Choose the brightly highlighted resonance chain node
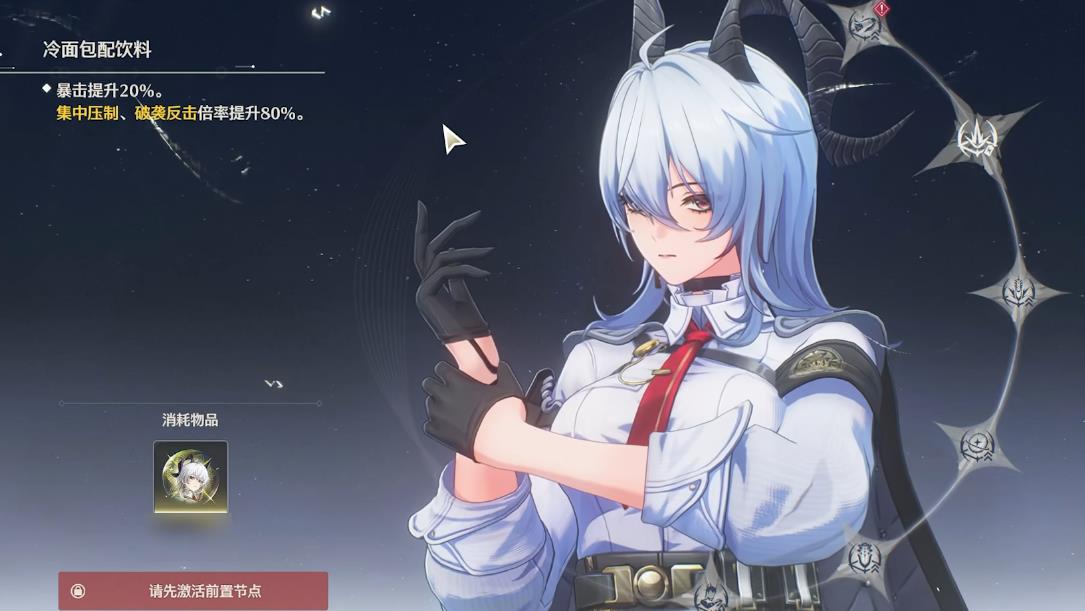Screen dimensions: 1085x611 [x=977, y=139]
